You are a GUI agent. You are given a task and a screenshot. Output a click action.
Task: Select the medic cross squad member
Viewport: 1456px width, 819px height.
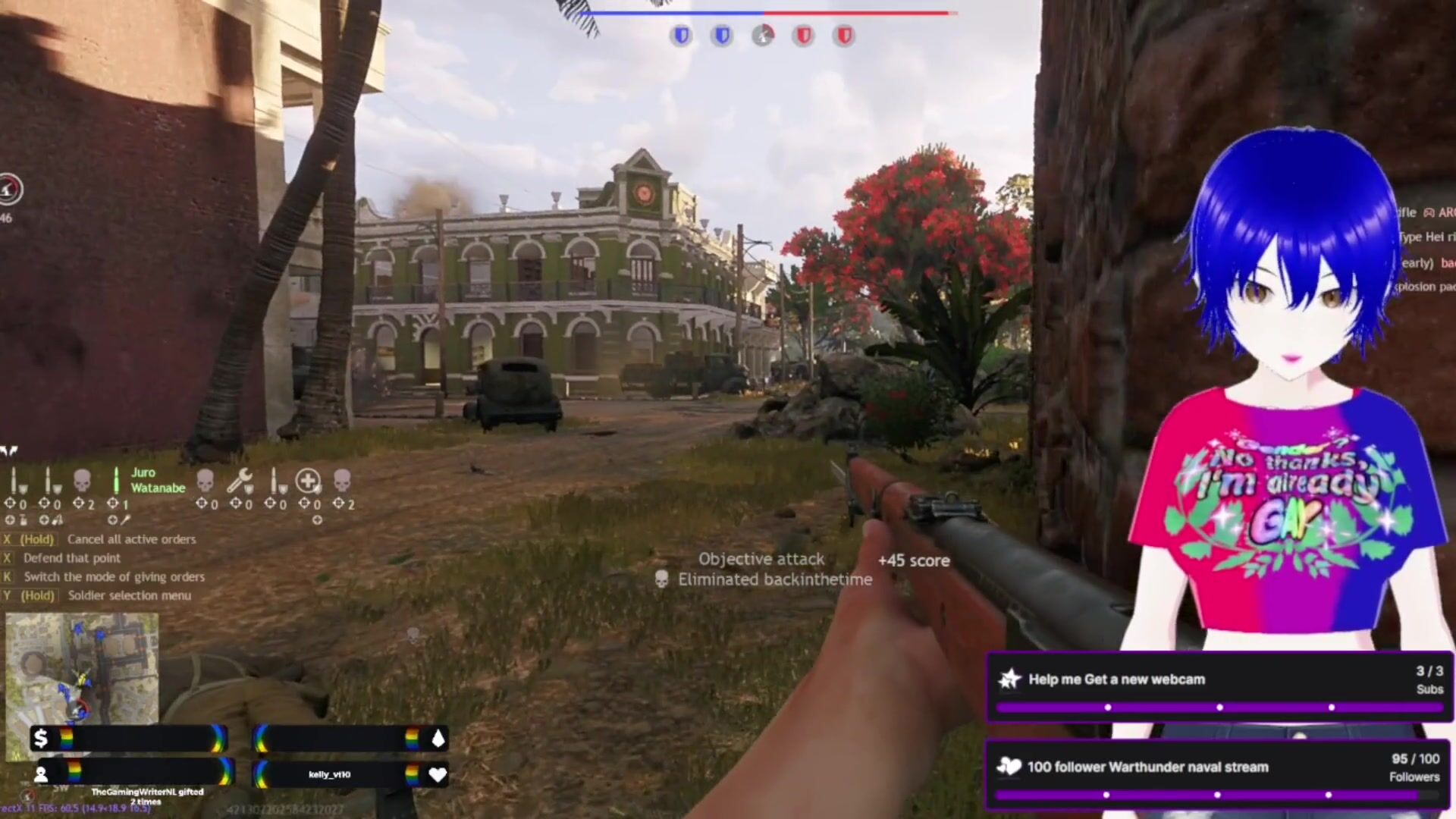(x=308, y=480)
